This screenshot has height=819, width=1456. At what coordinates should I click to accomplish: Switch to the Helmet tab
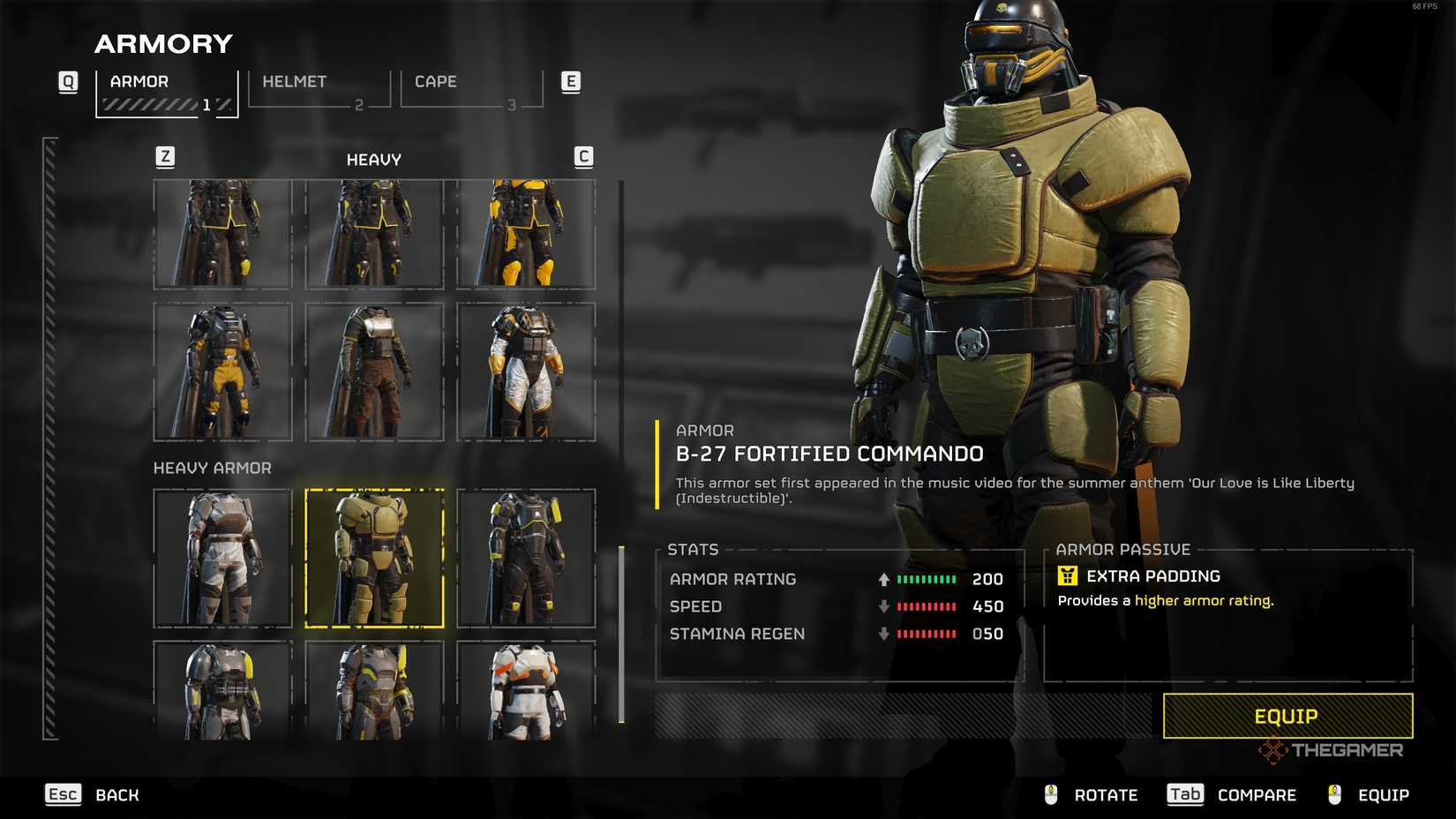[319, 89]
